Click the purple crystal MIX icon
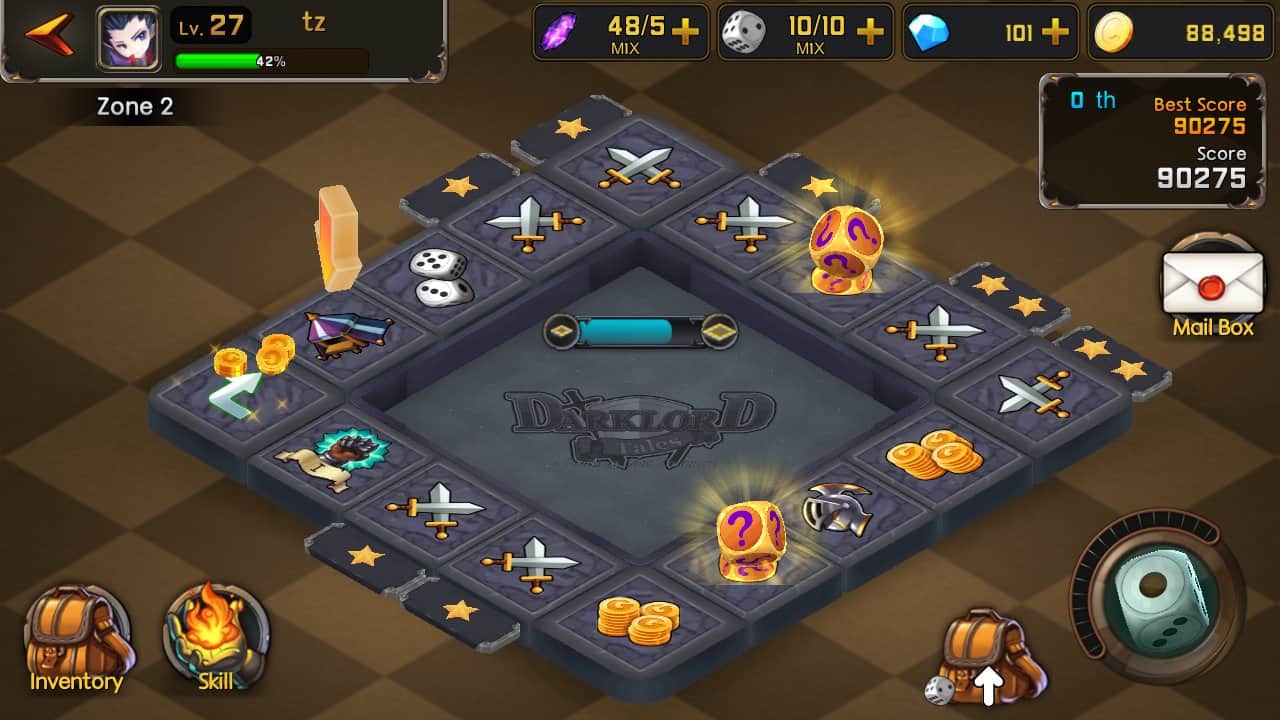Screen dimensions: 1280x720 [x=557, y=31]
